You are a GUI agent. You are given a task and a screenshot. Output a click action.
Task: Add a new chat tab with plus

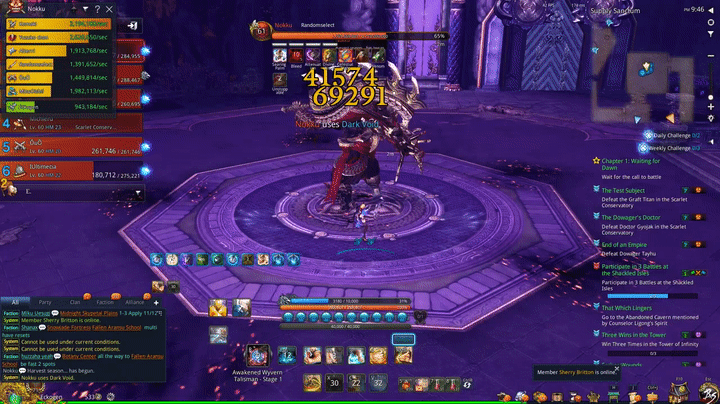click(x=156, y=301)
